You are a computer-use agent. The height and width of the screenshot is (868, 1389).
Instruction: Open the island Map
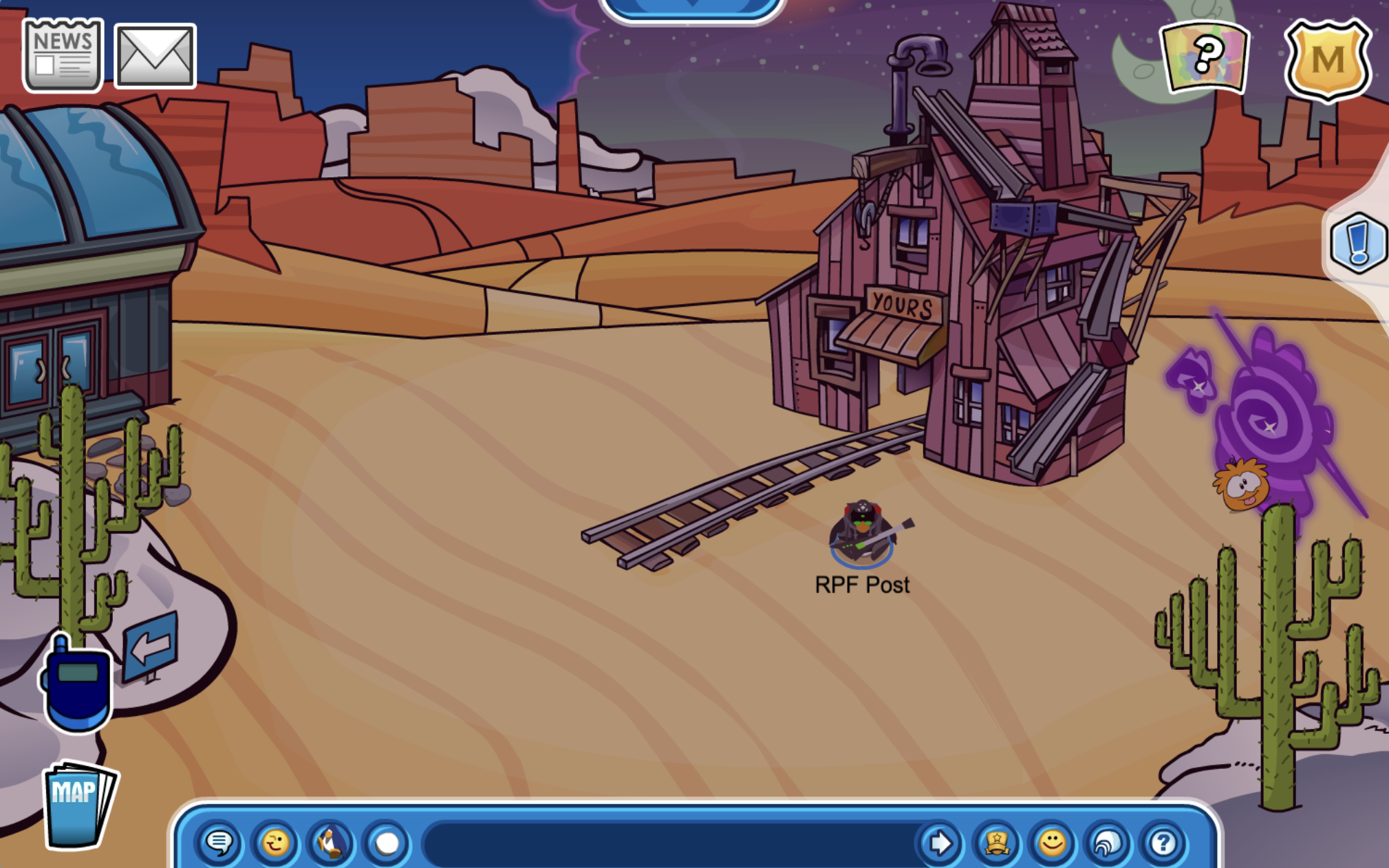78,803
